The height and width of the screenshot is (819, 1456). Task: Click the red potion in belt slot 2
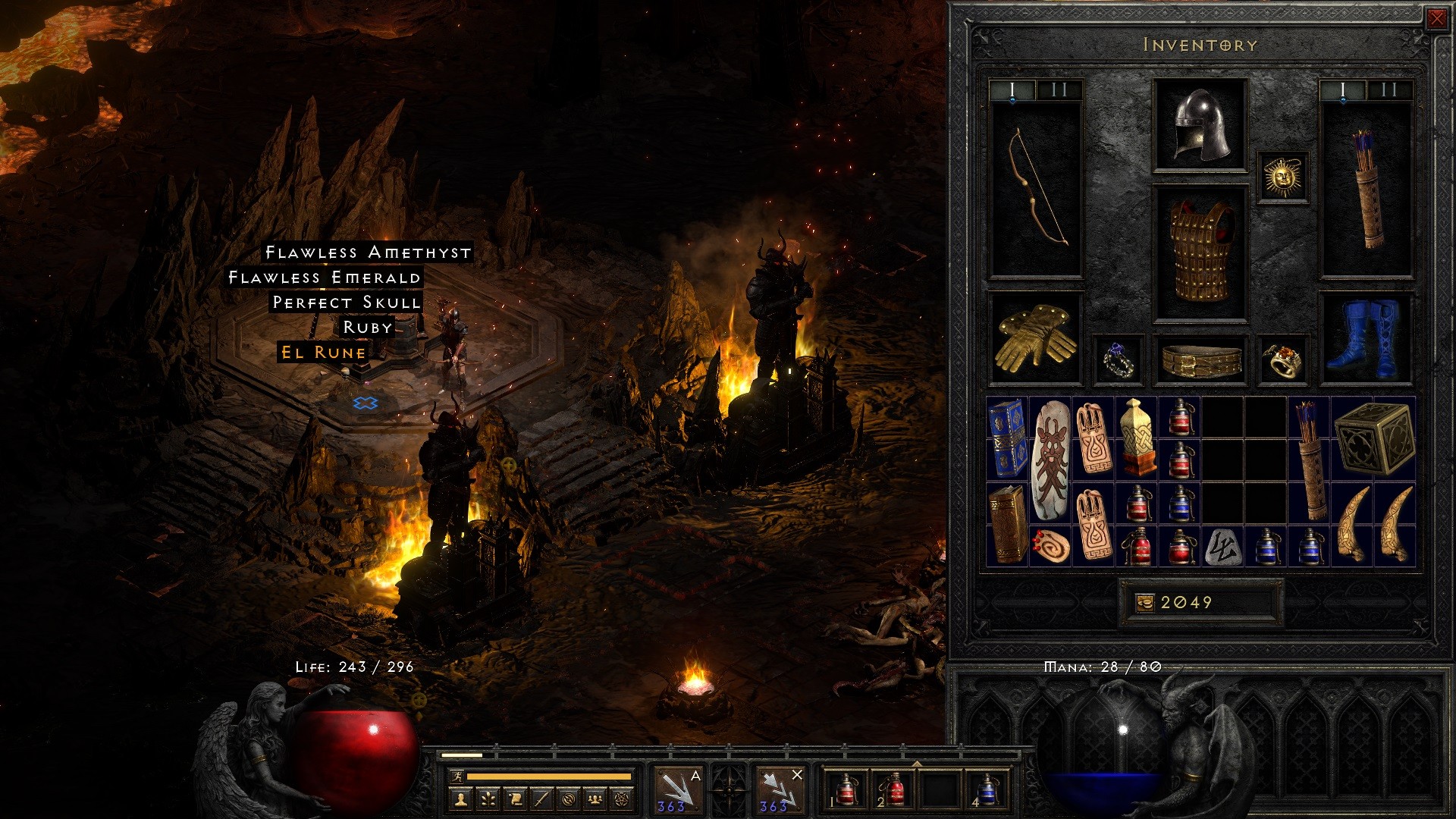tap(895, 792)
